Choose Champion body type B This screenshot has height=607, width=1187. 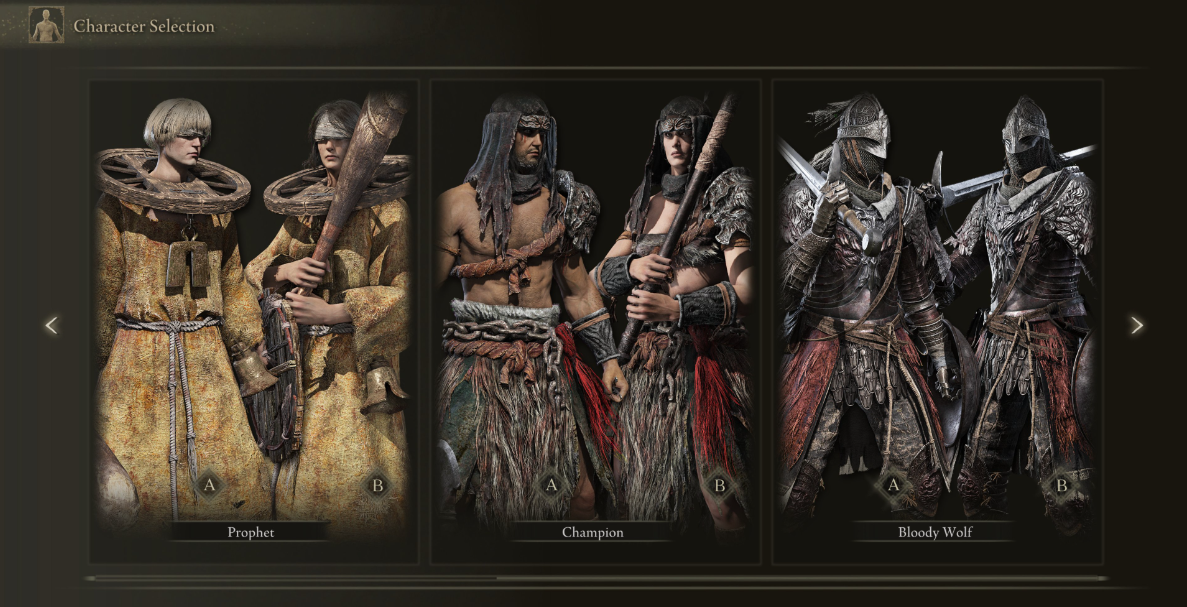click(718, 486)
